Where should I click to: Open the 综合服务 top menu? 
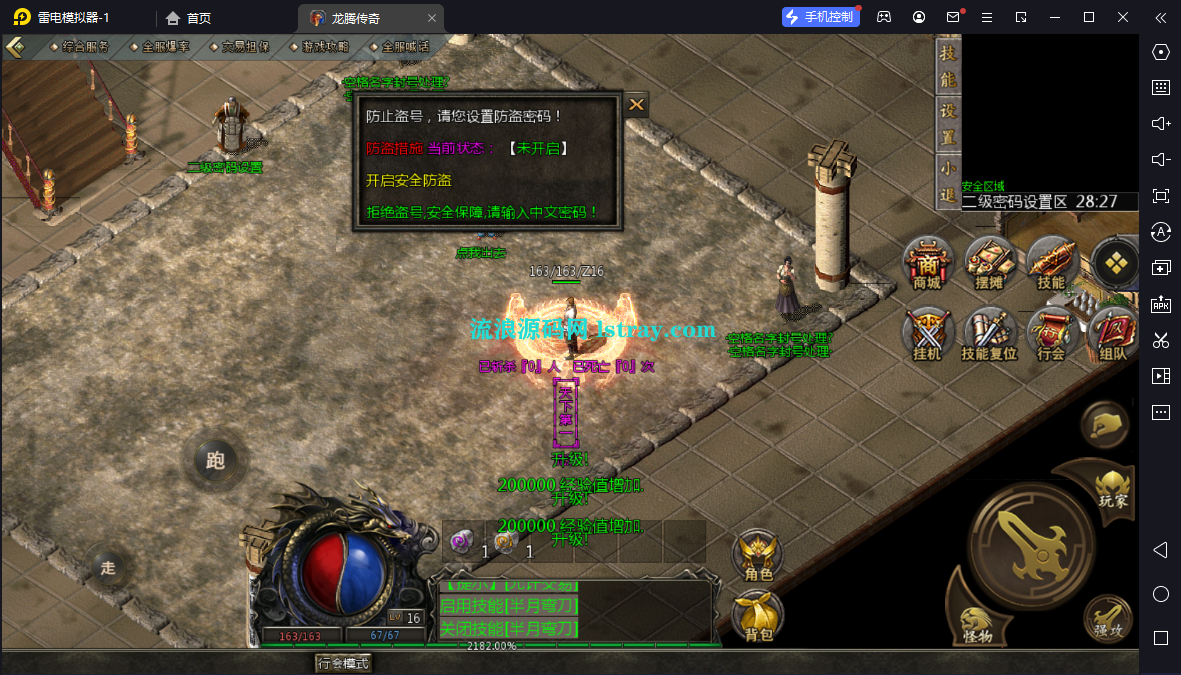85,47
